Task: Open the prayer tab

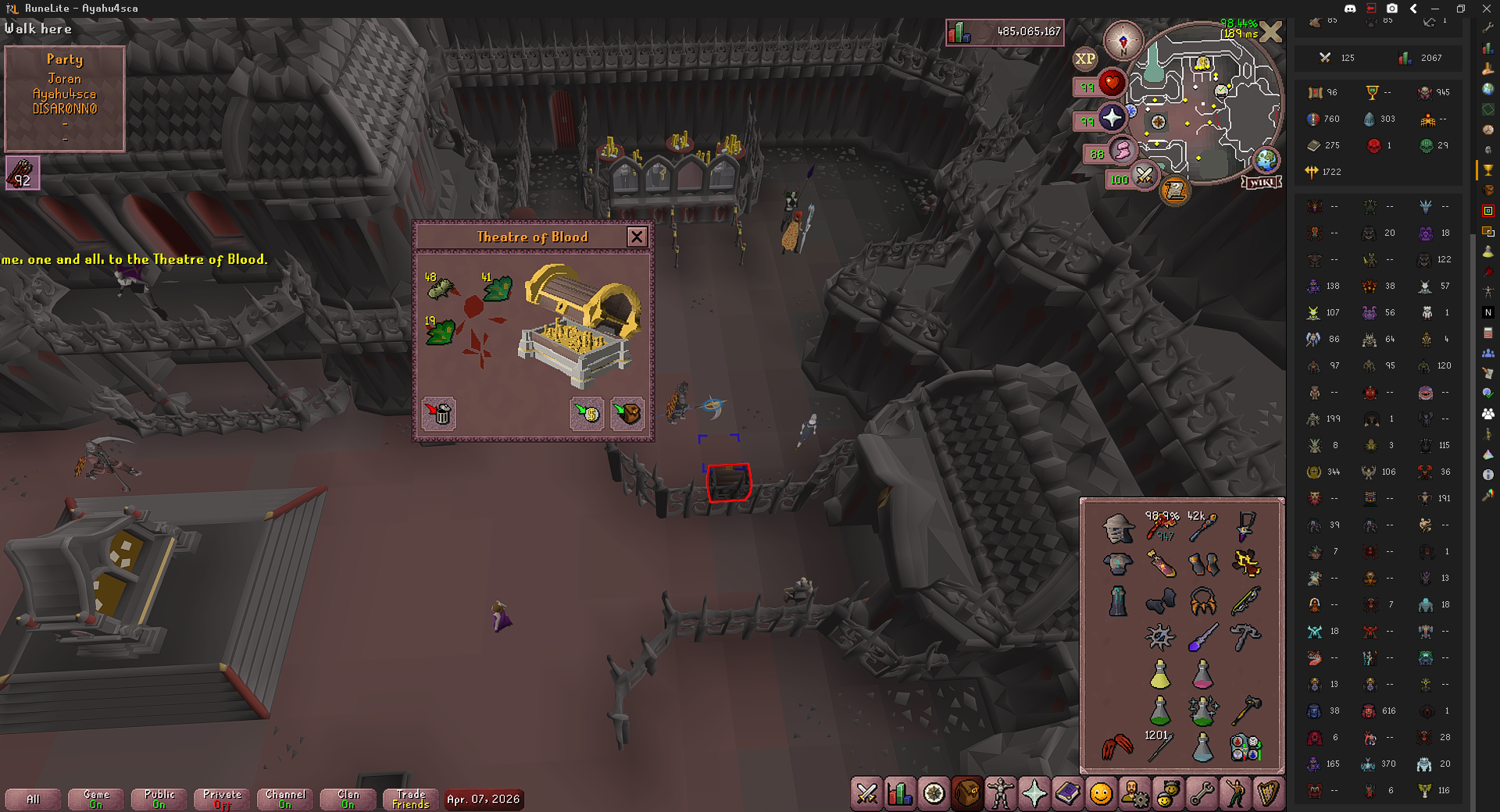Action: pyautogui.click(x=1034, y=794)
